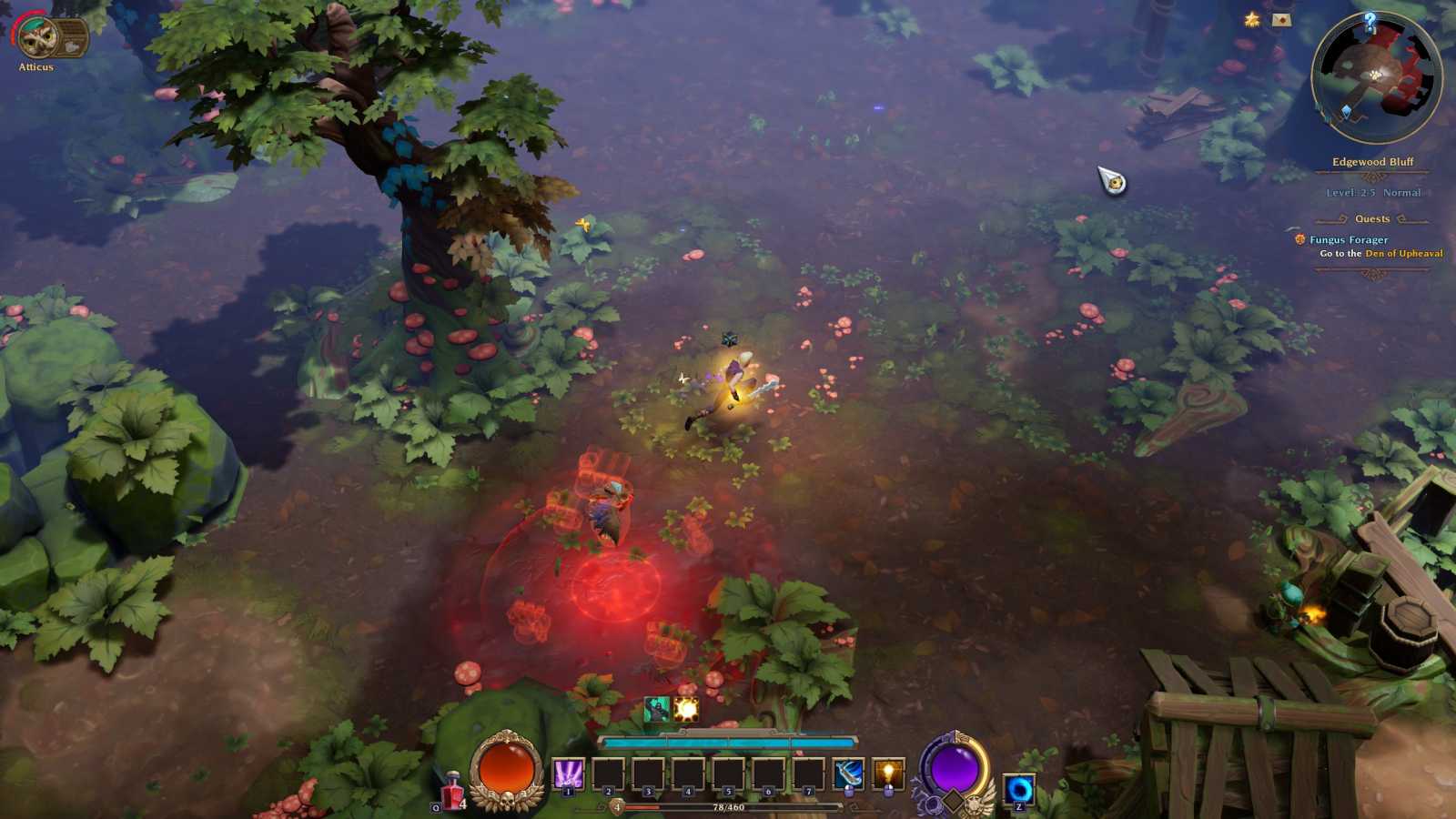Click the Fungus Forager quest marker icon

click(x=1299, y=239)
